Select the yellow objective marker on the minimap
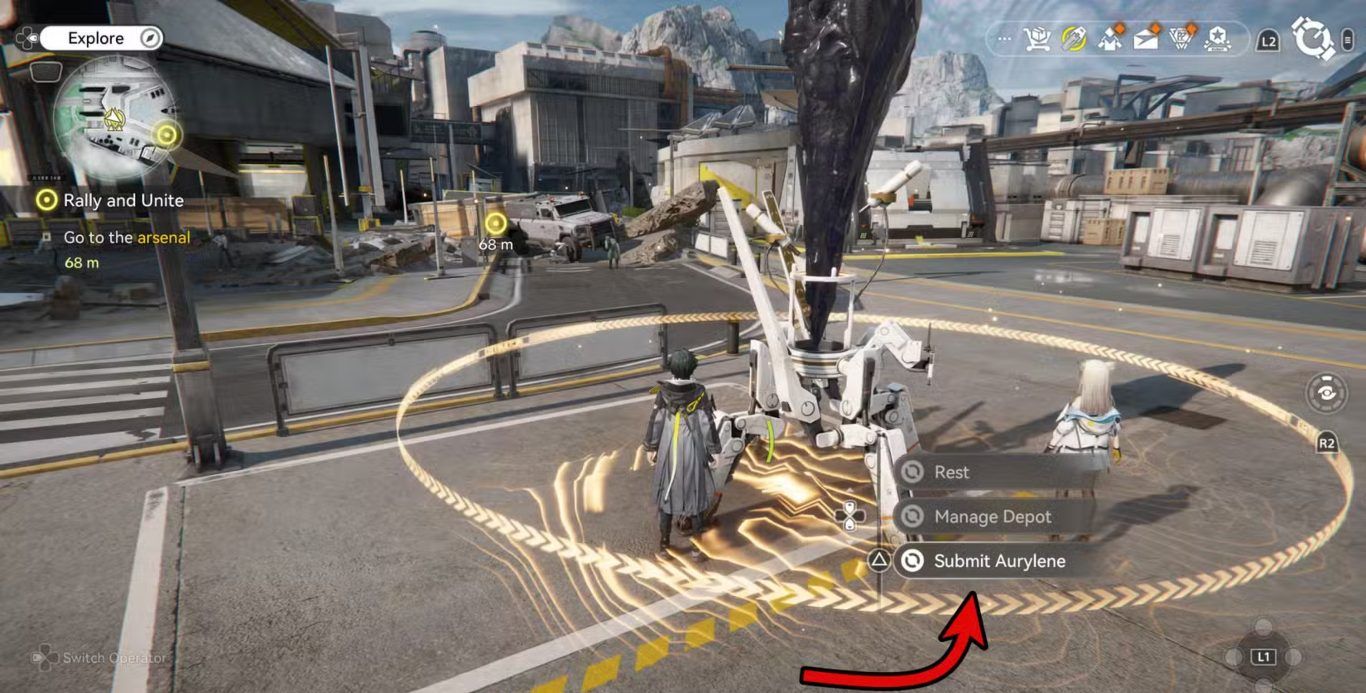This screenshot has height=693, width=1366. tap(166, 133)
